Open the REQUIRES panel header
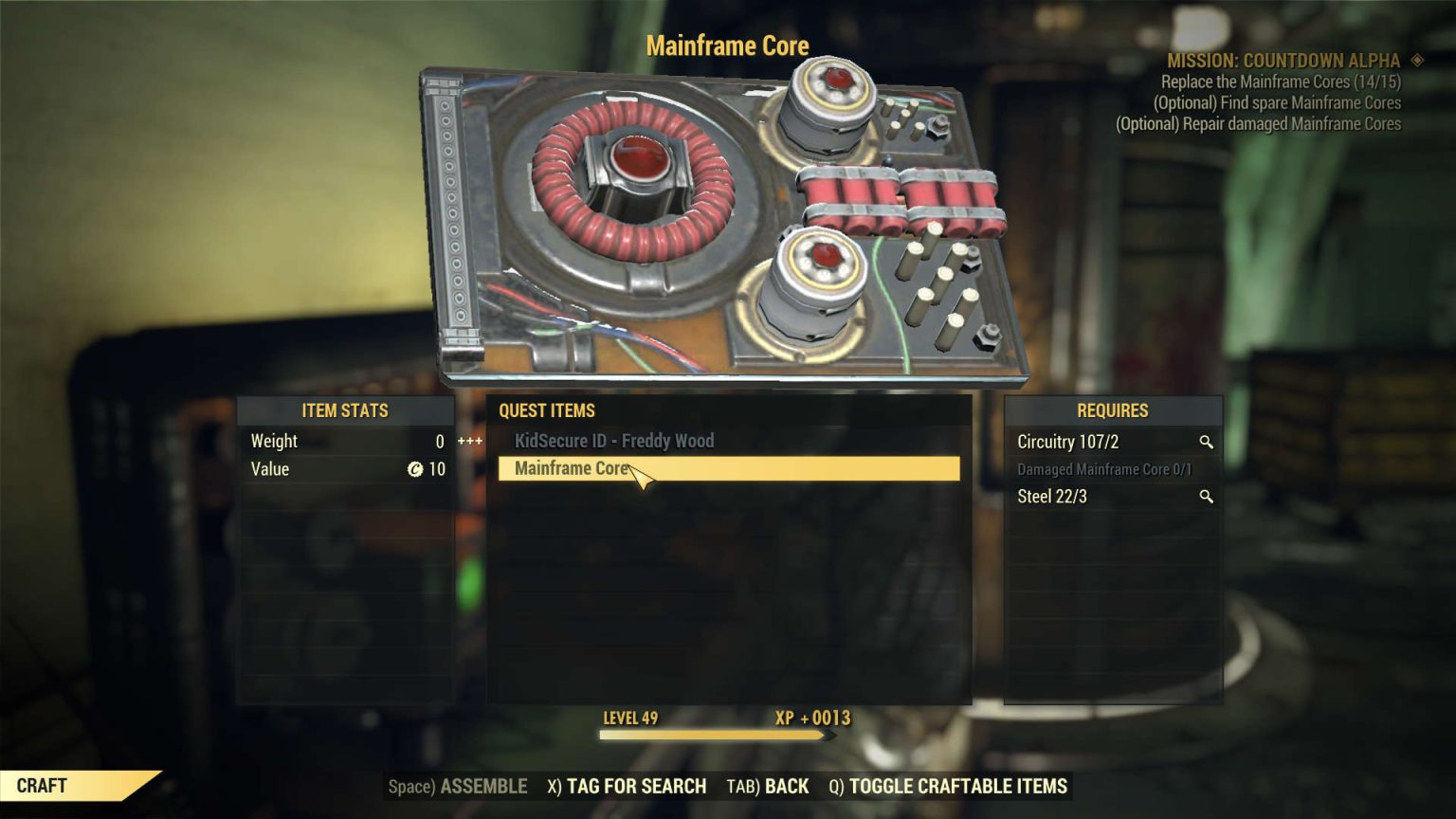Image resolution: width=1456 pixels, height=819 pixels. [1112, 411]
